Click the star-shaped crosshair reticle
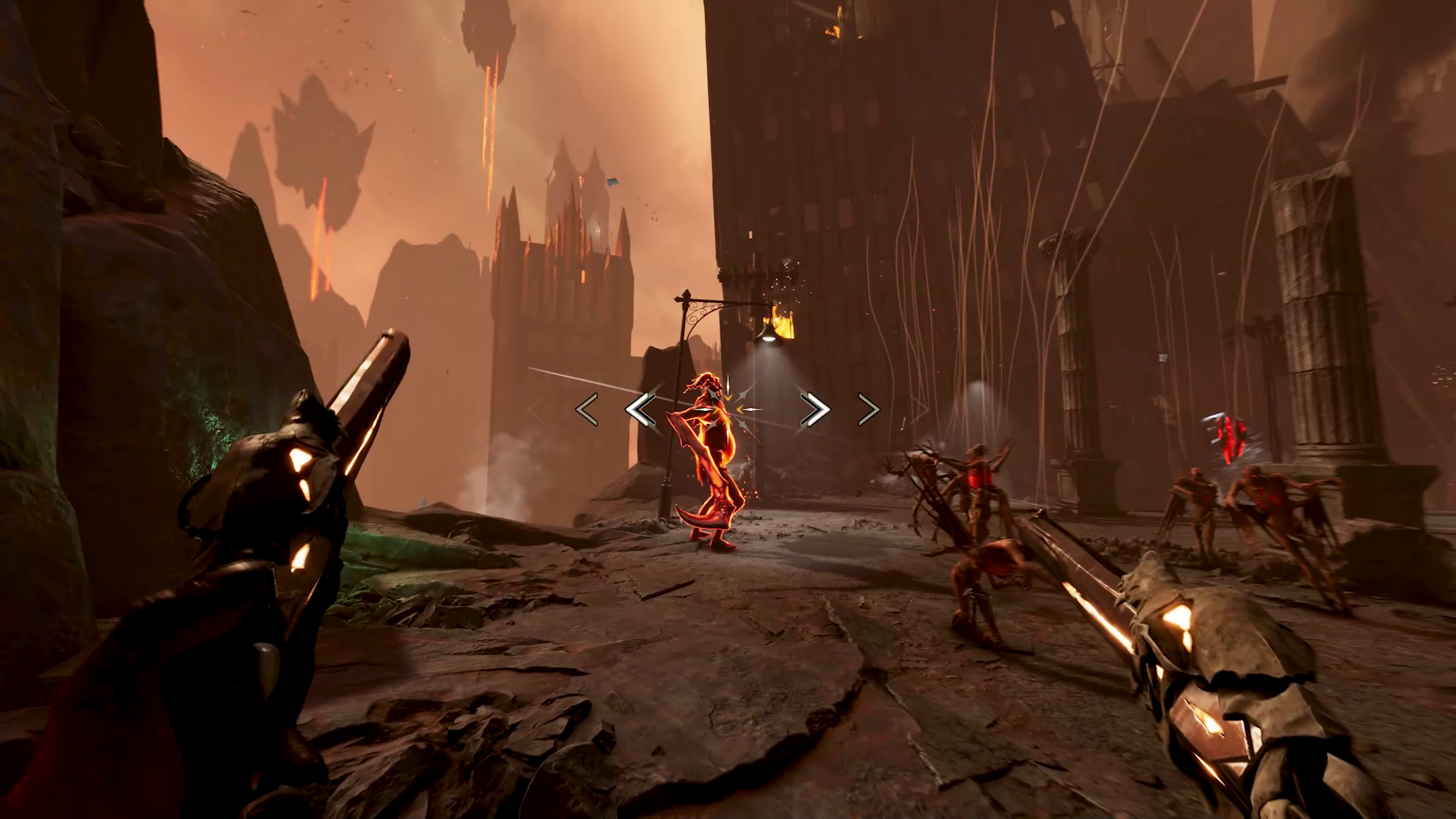Screen dimensions: 1456x819 pos(727,409)
